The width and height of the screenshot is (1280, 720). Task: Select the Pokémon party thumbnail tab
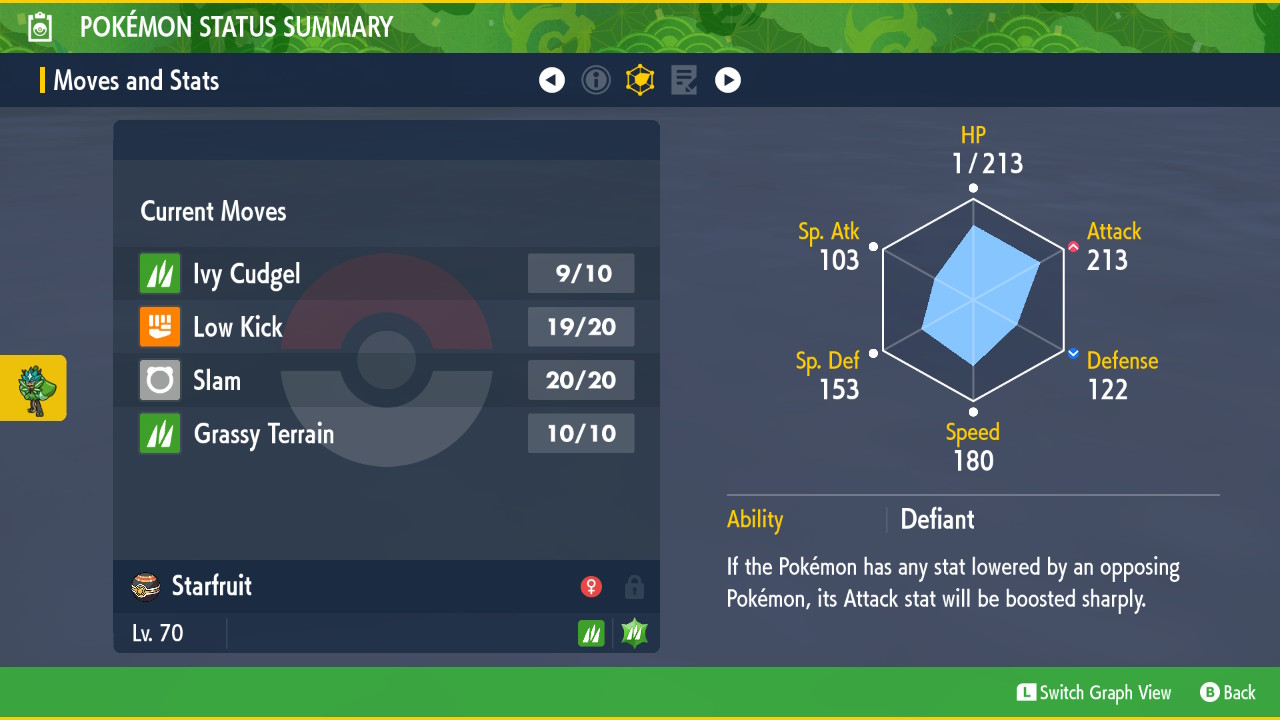point(34,388)
